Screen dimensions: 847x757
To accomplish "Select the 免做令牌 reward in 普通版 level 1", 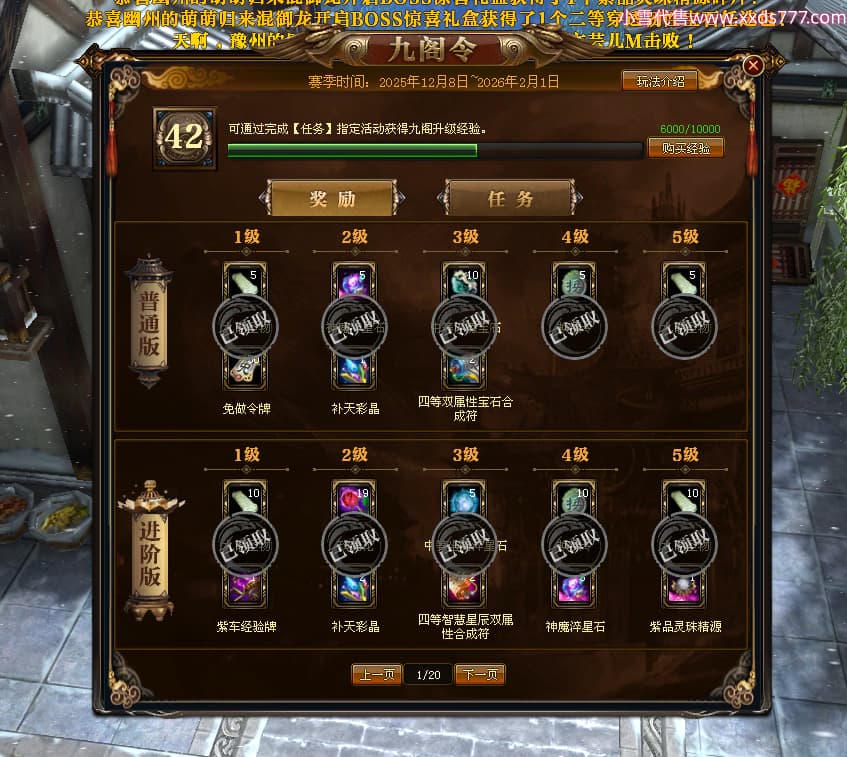I will (245, 371).
